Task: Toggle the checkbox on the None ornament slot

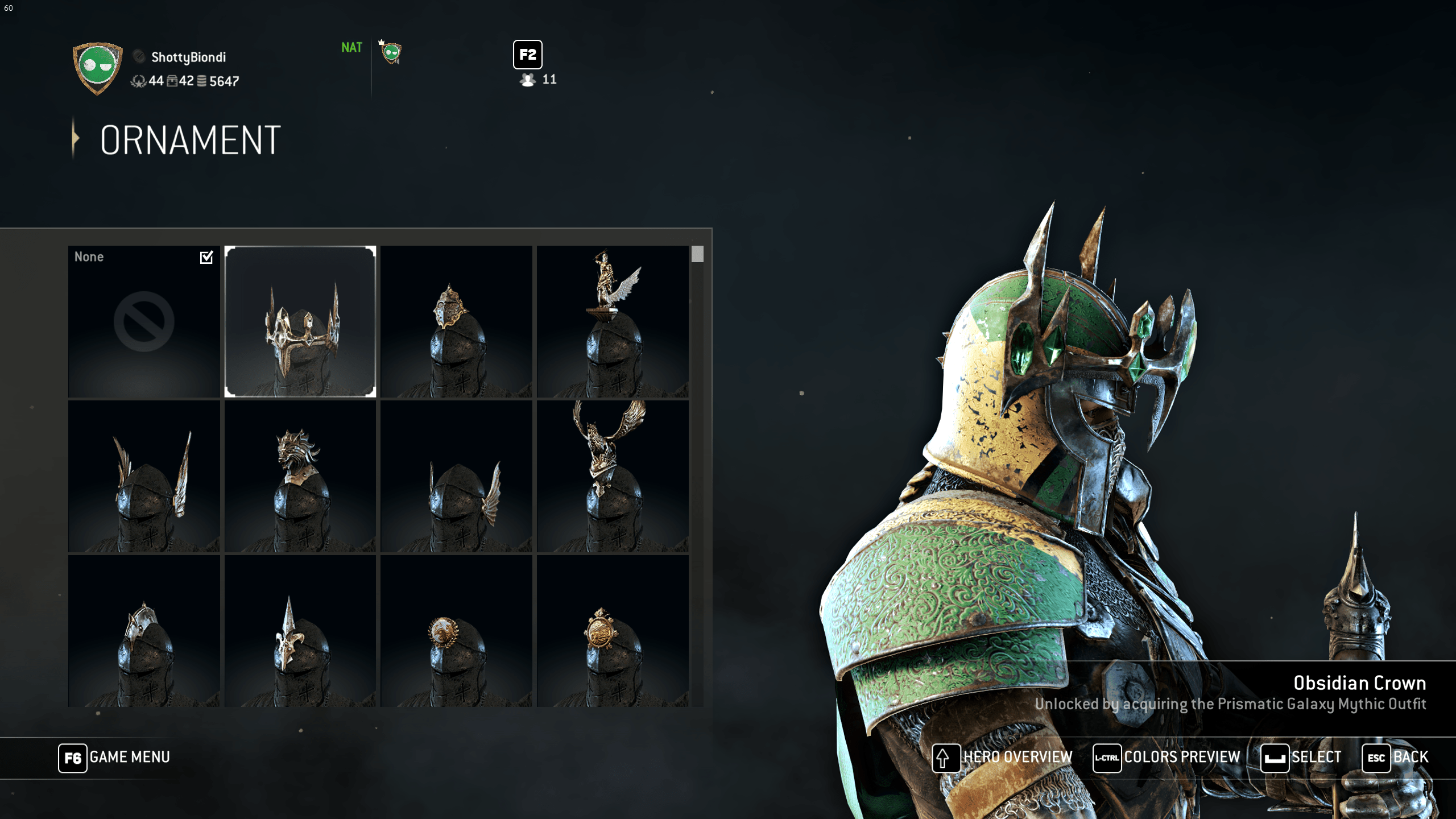Action: [x=205, y=258]
